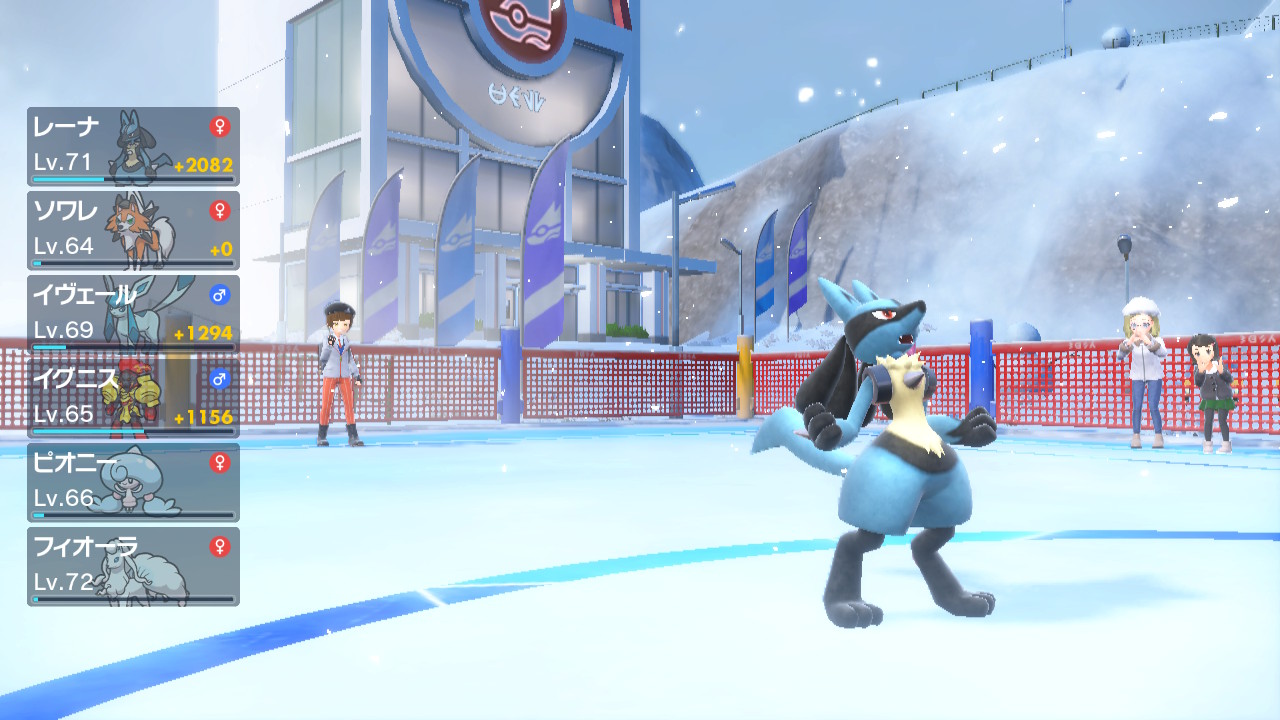Image resolution: width=1280 pixels, height=720 pixels.
Task: Select イヴェール the Glaceon party panel
Action: [133, 314]
